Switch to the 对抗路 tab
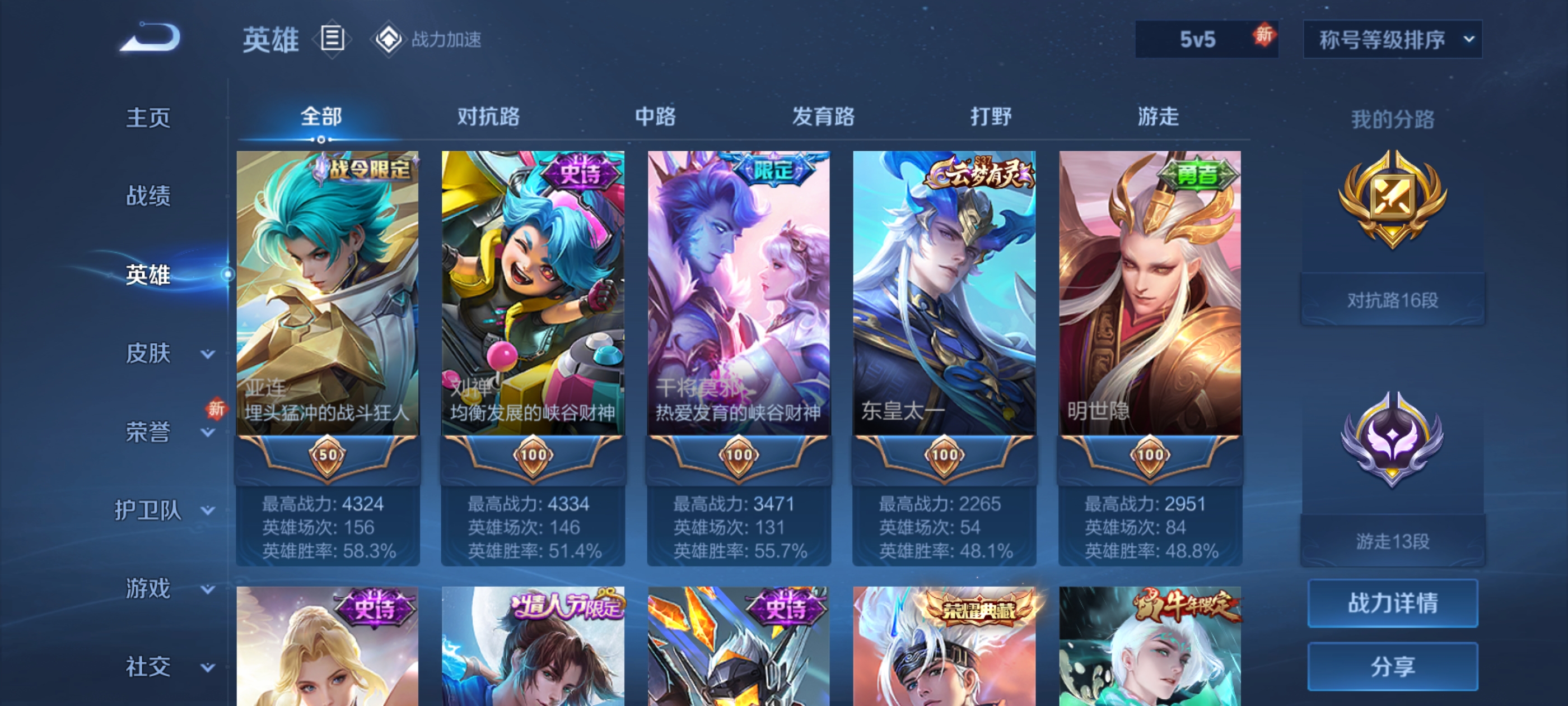 click(488, 116)
